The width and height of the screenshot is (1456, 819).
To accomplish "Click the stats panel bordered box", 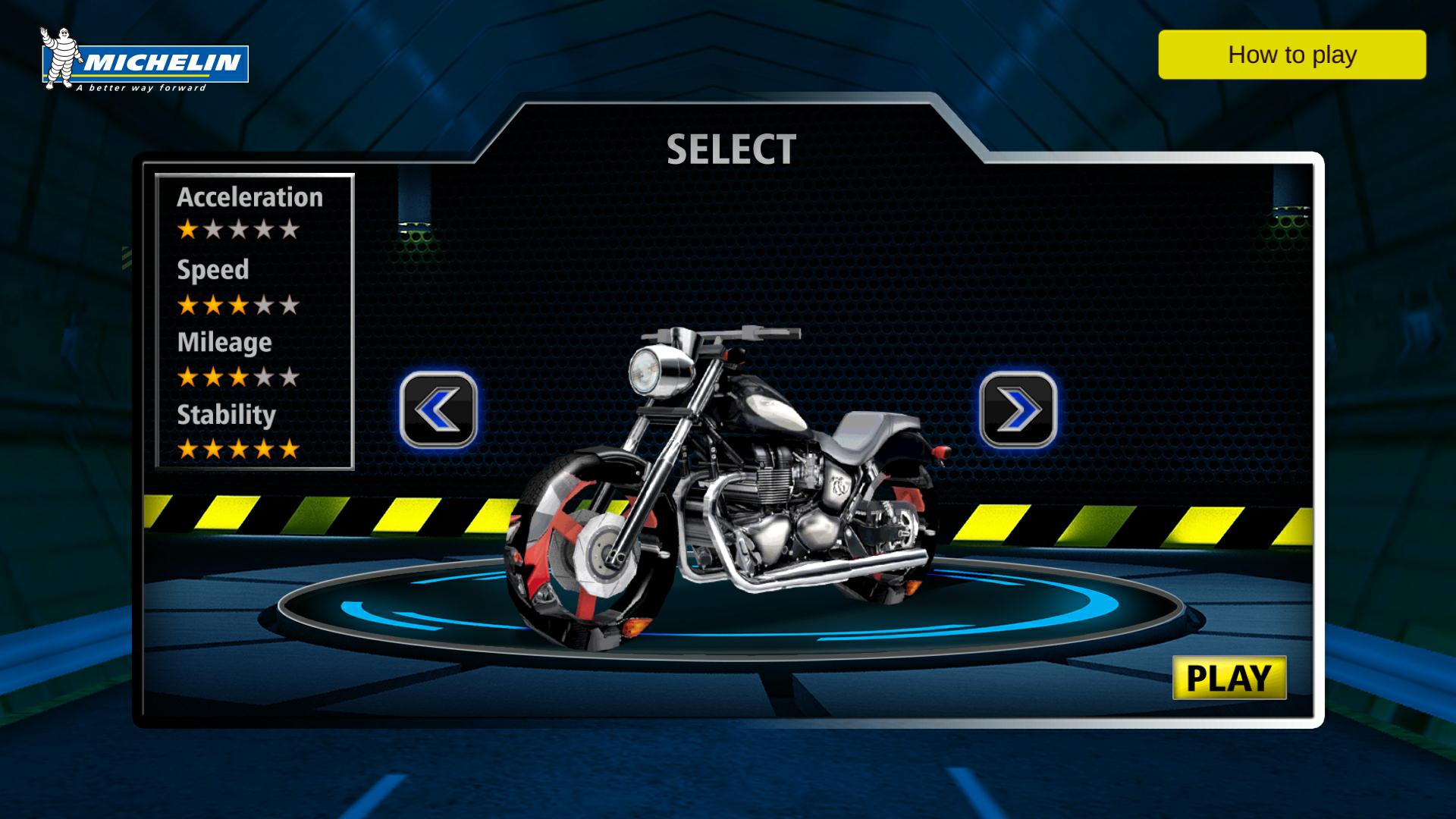I will pos(256,321).
